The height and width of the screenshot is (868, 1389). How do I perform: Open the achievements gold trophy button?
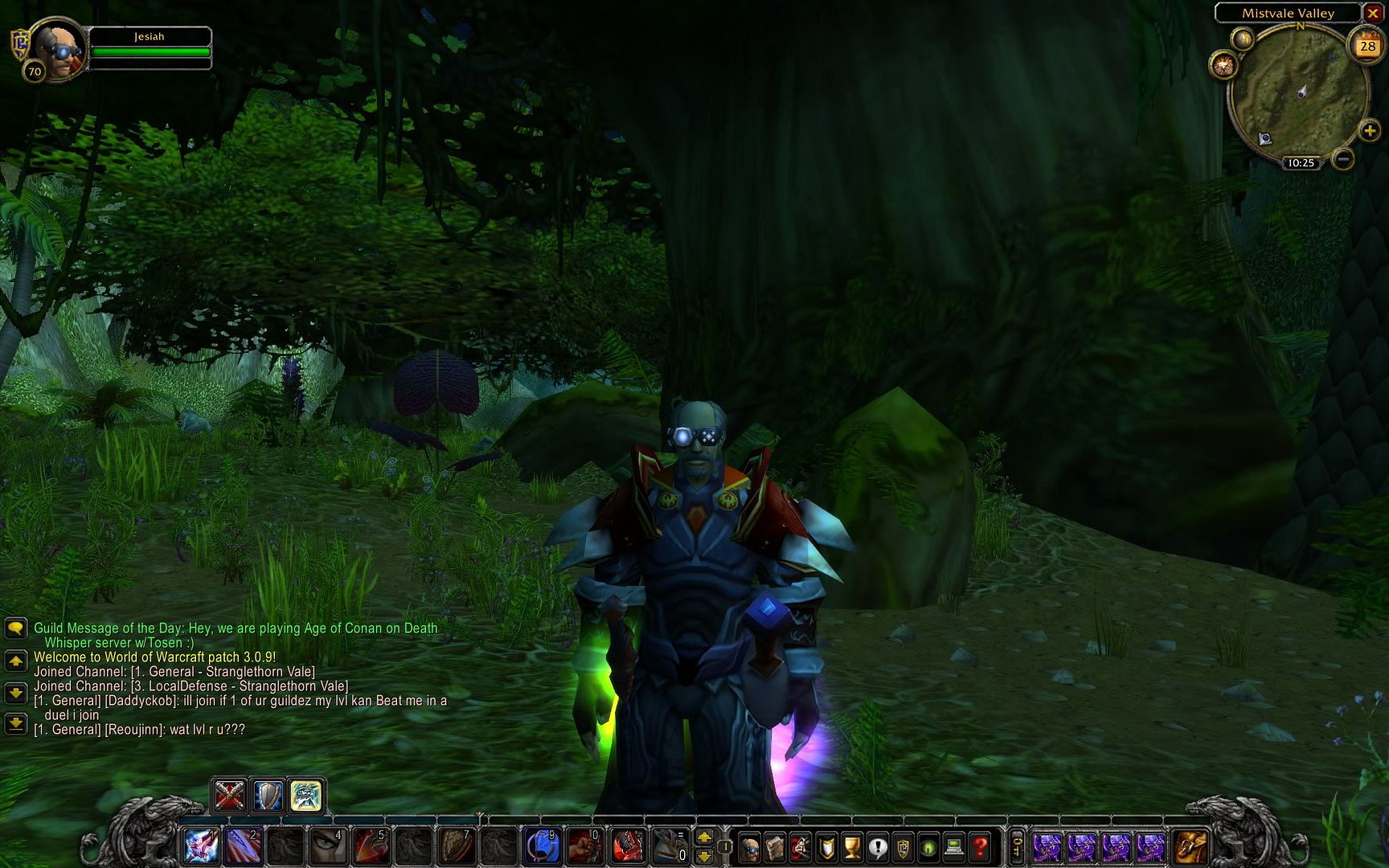pos(851,847)
